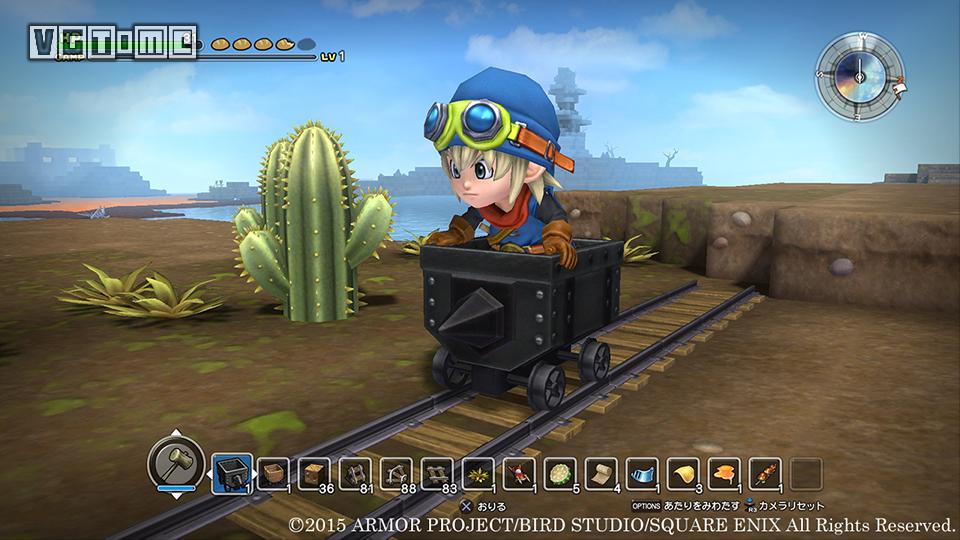The image size is (960, 540).
Task: Select the wood block stack of 36
Action: (314, 473)
